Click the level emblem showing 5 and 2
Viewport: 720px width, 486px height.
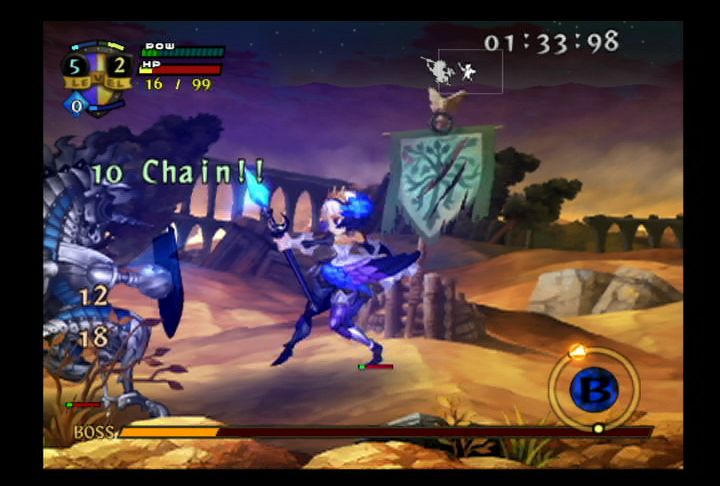click(x=96, y=70)
